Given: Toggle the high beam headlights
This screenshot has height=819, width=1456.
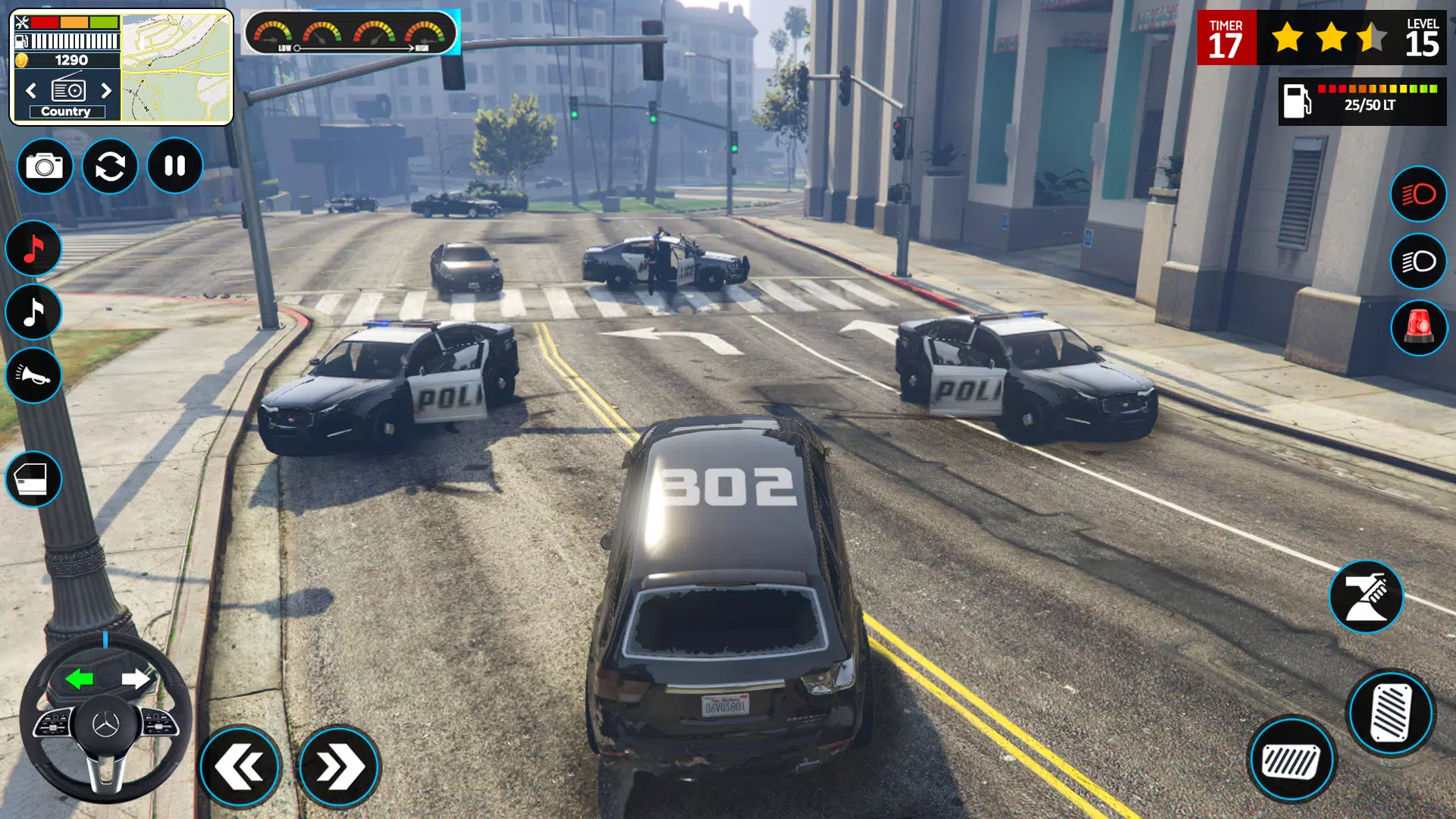Looking at the screenshot, I should (x=1418, y=194).
